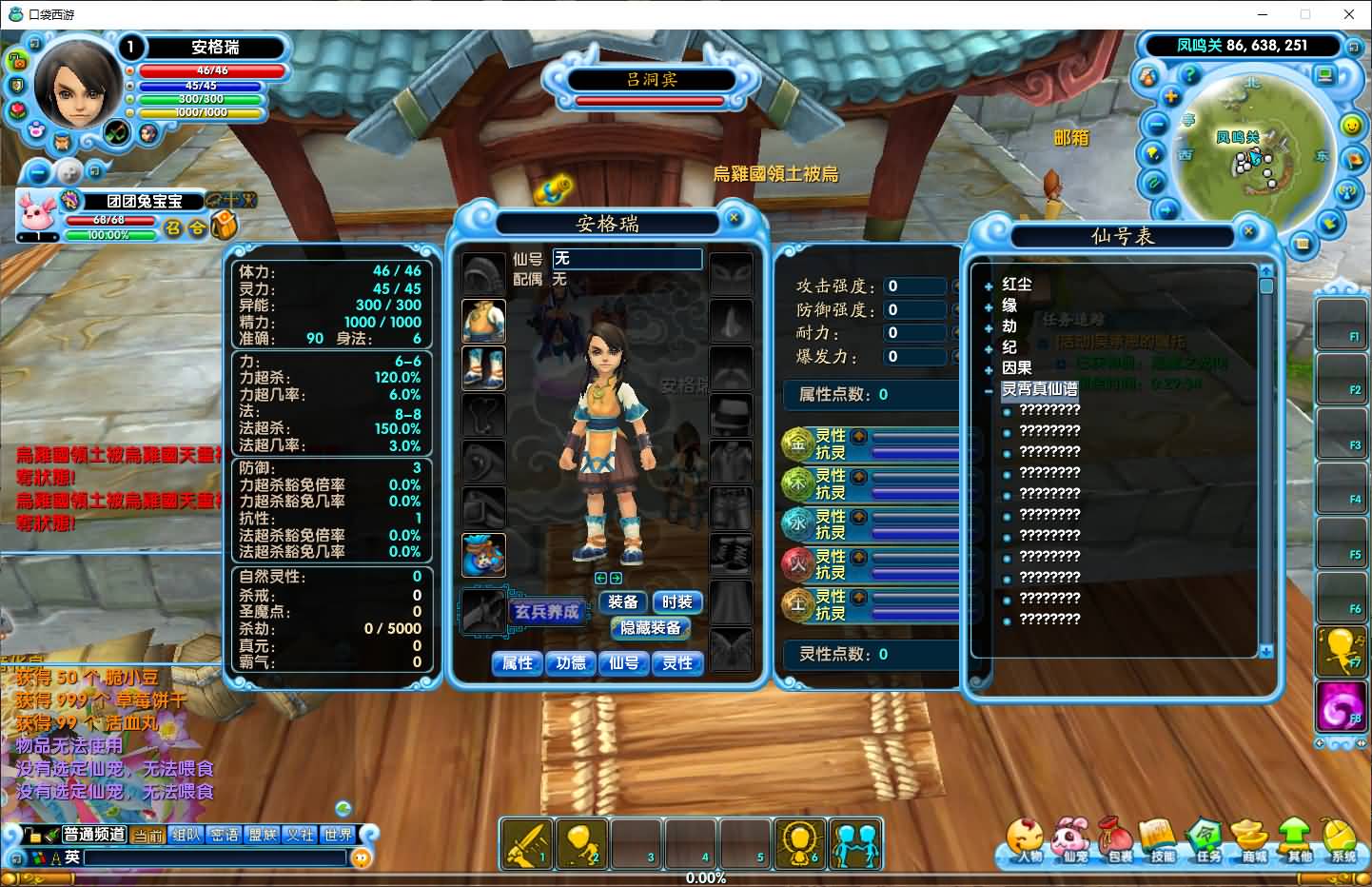Click the 隐藏装备 hide equipment button

point(651,628)
